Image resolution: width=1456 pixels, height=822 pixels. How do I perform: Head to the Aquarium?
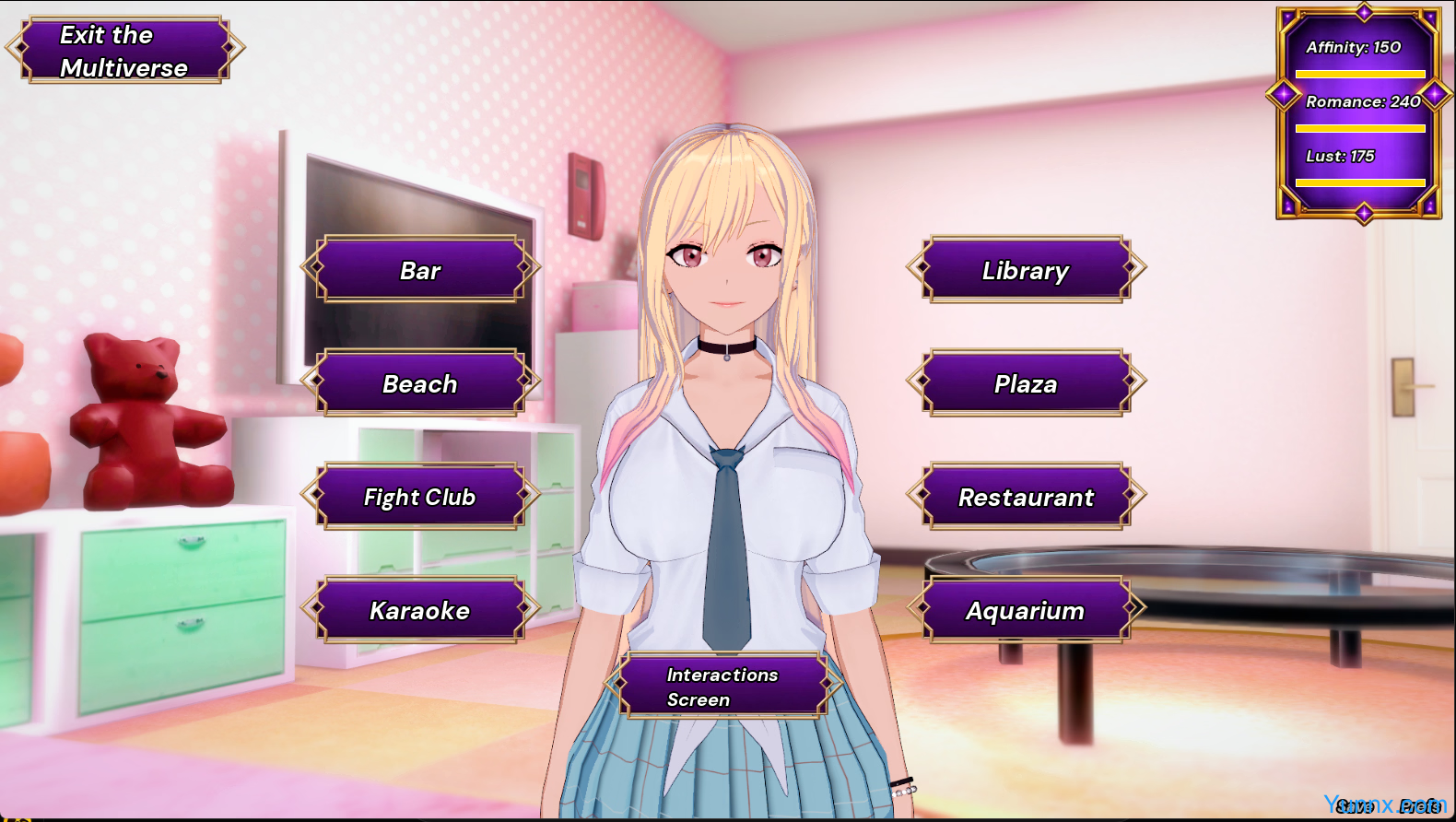(x=1026, y=610)
